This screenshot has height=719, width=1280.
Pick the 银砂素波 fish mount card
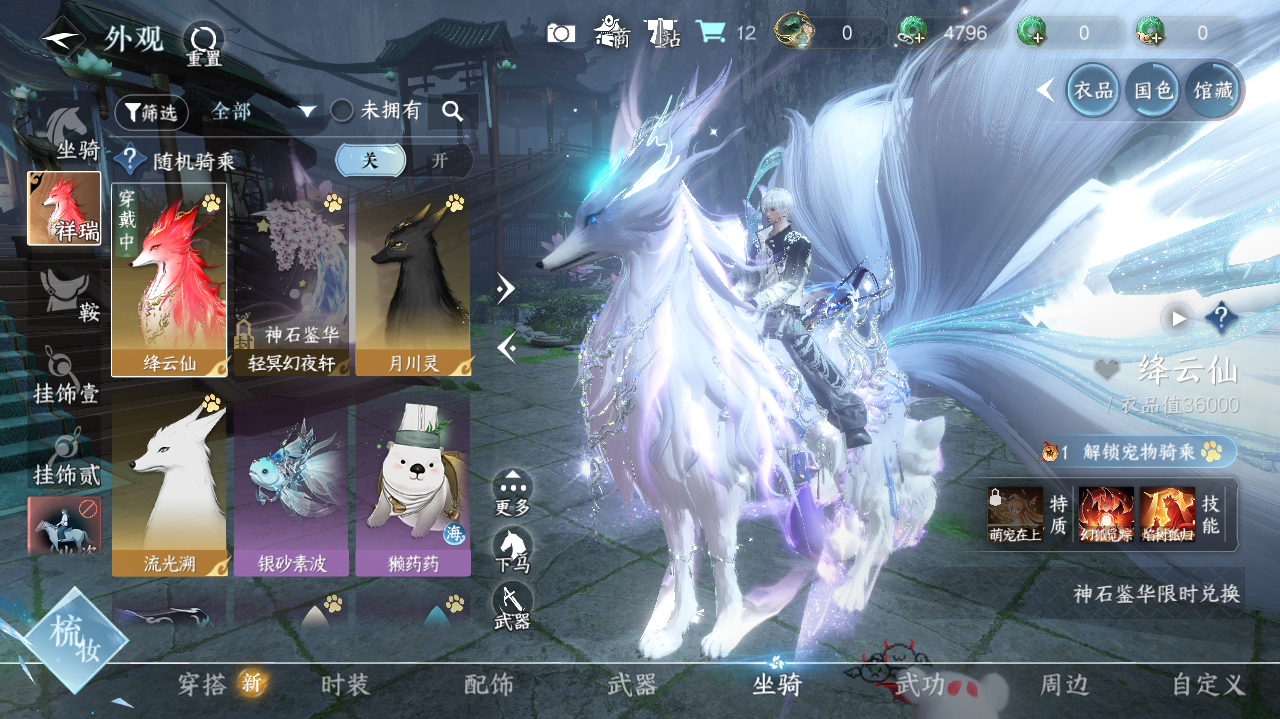point(291,483)
